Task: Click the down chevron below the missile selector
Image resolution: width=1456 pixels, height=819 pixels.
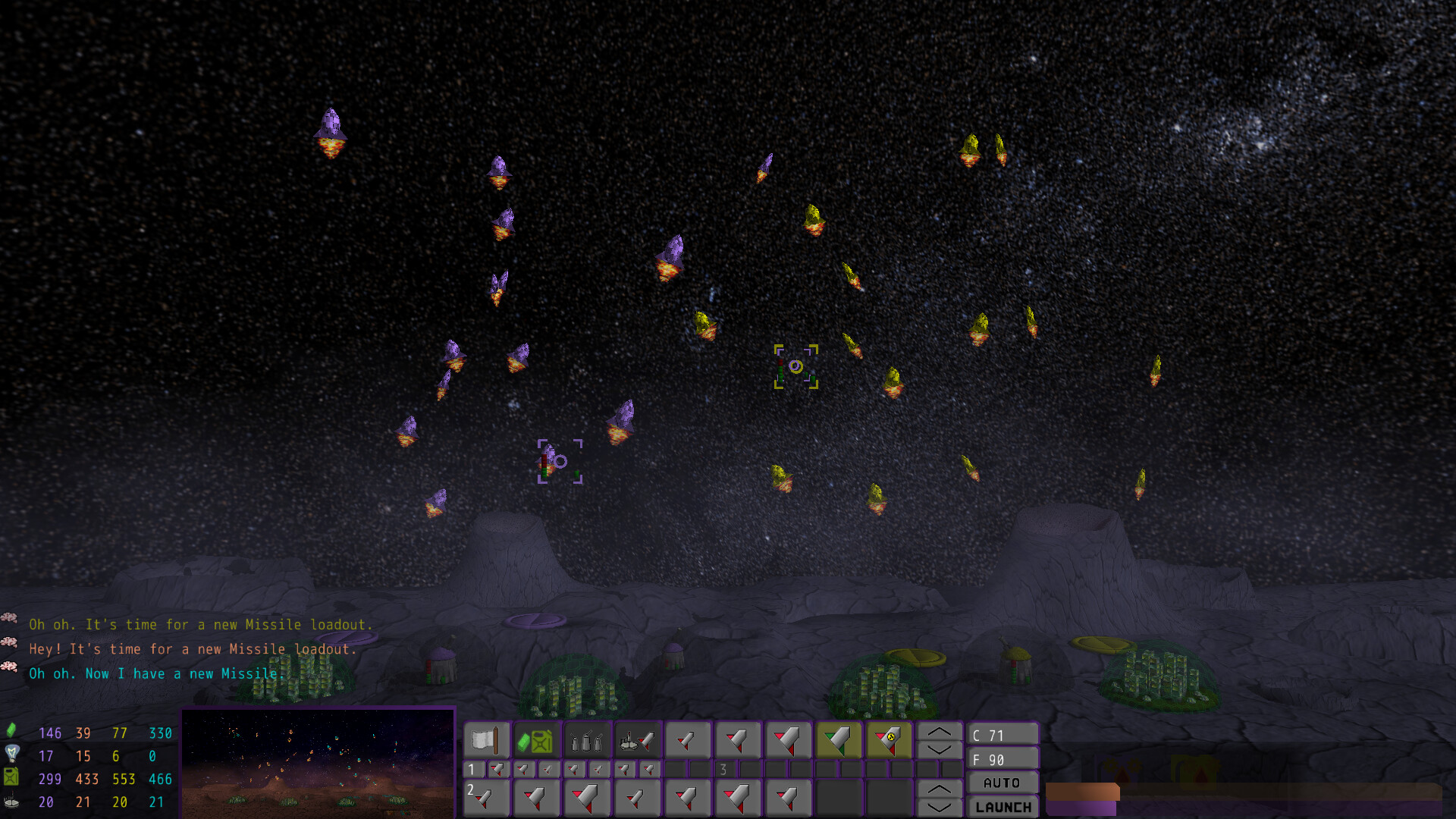Action: [939, 751]
